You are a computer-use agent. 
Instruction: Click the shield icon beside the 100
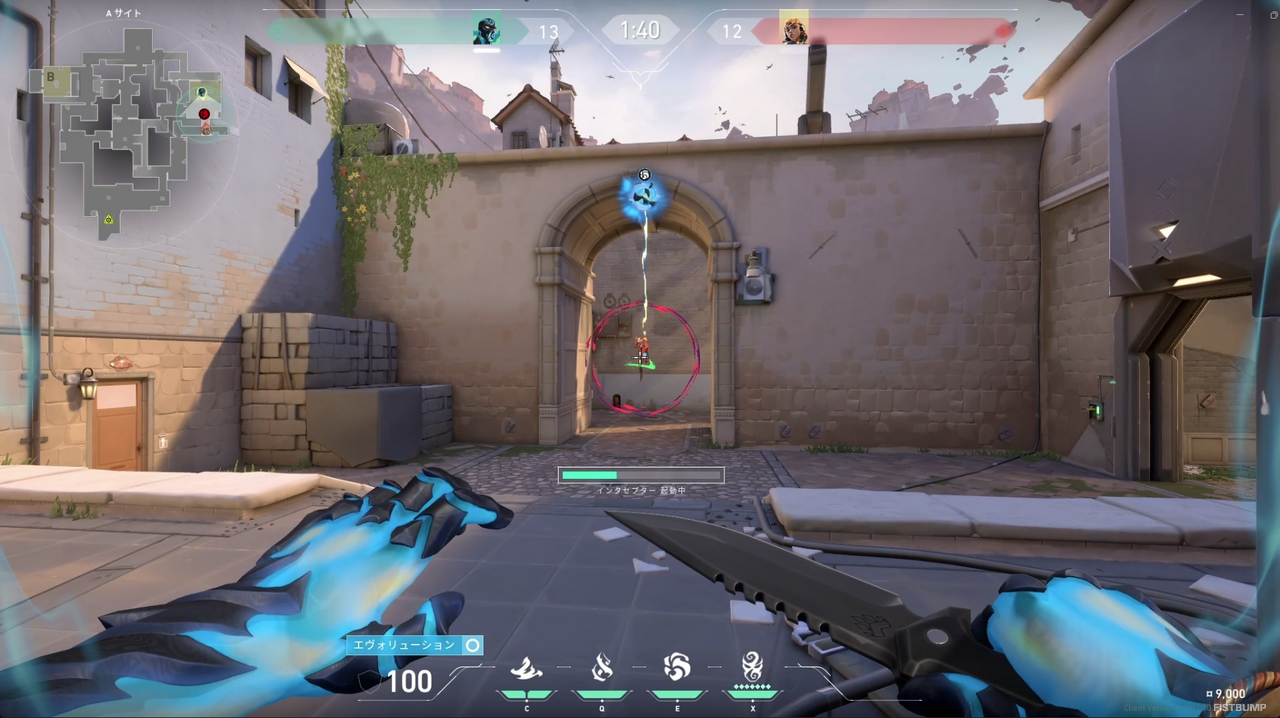tap(369, 682)
